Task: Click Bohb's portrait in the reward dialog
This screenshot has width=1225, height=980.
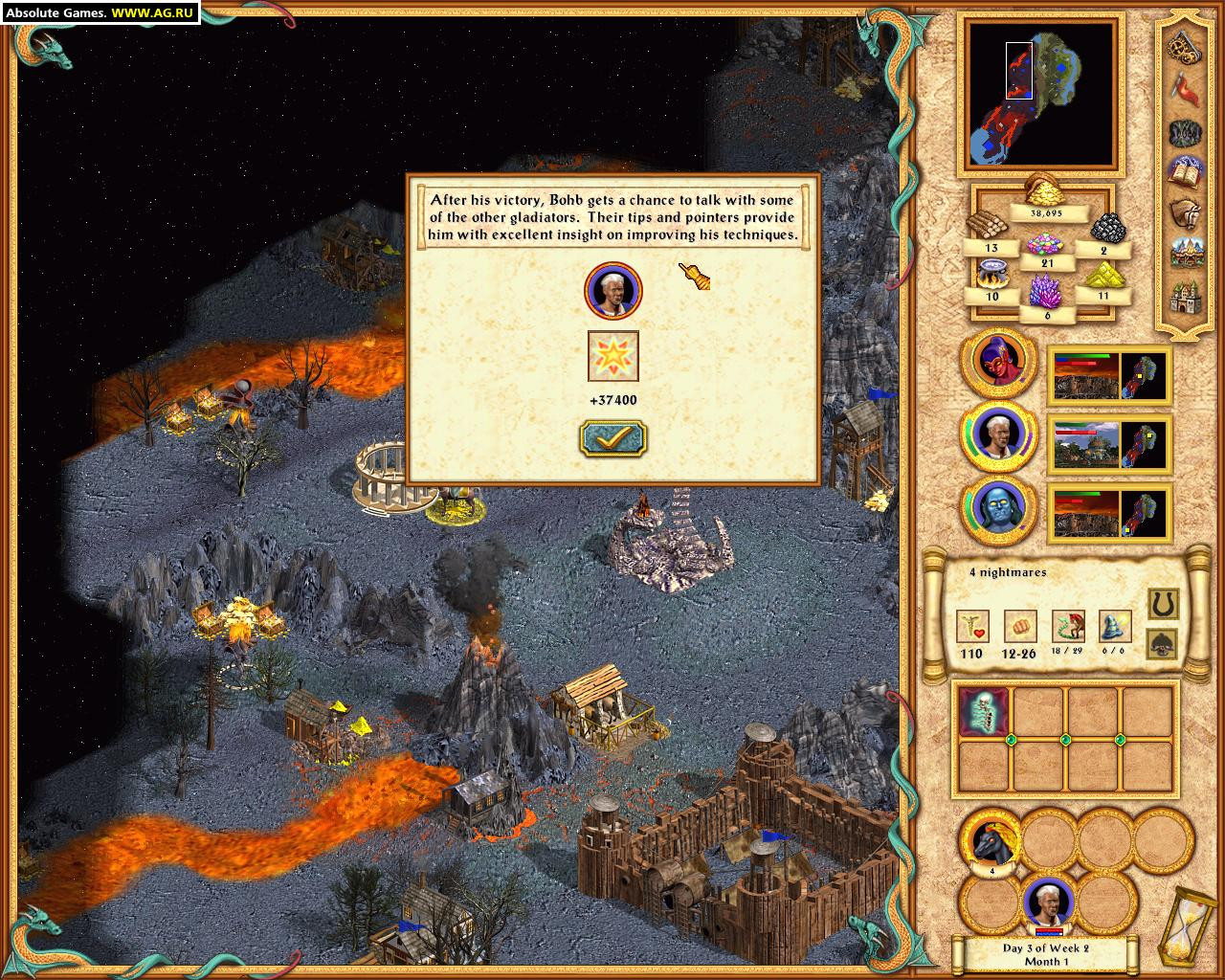Action: pos(612,292)
